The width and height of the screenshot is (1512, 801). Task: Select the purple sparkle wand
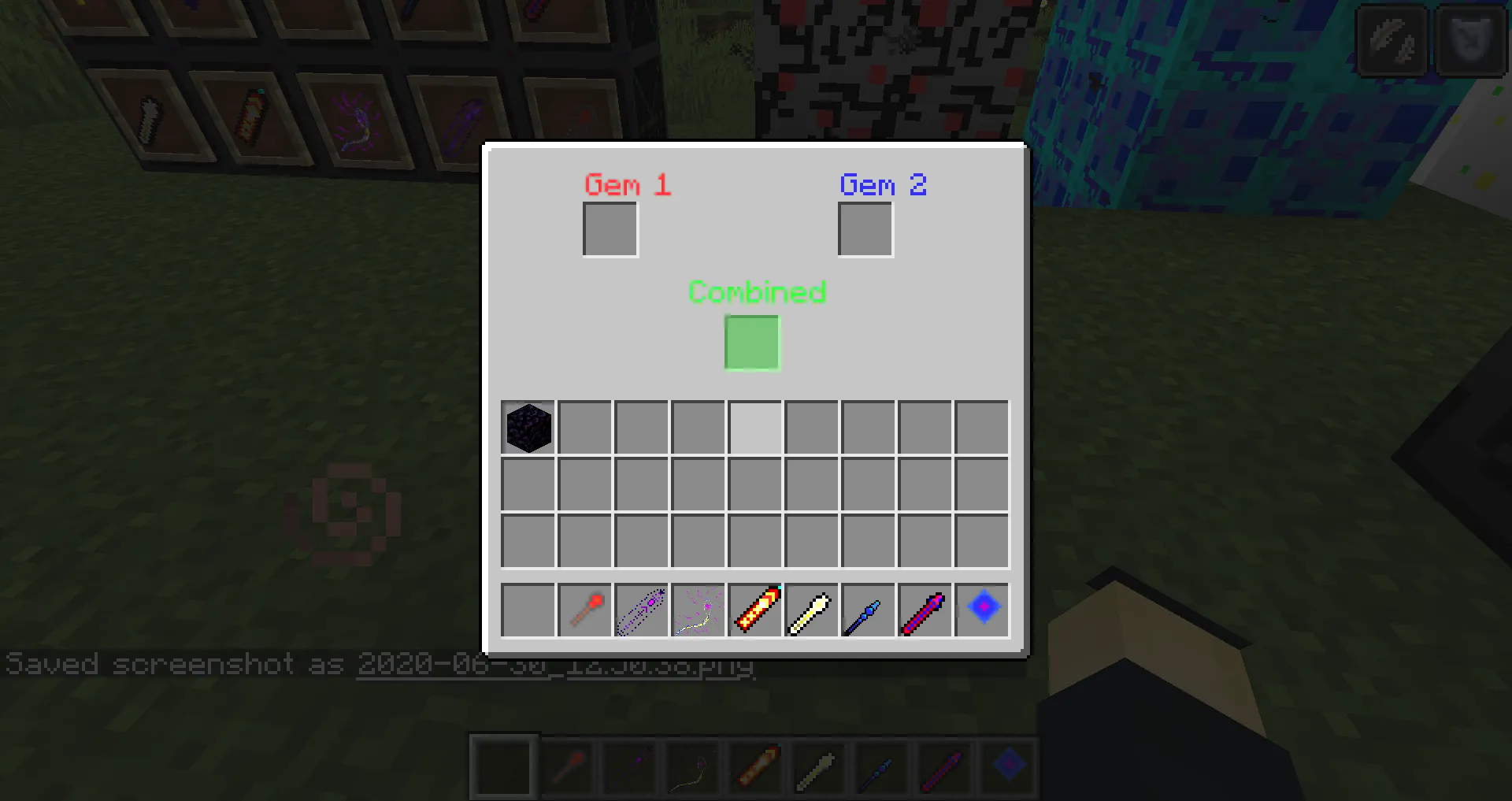641,610
